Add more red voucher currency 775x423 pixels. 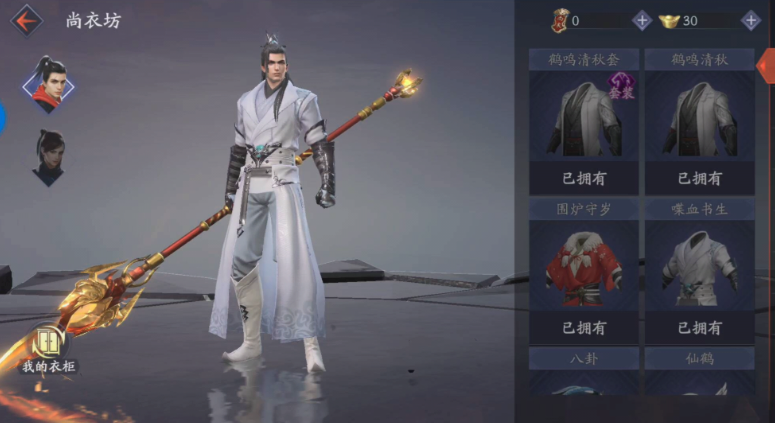(641, 20)
